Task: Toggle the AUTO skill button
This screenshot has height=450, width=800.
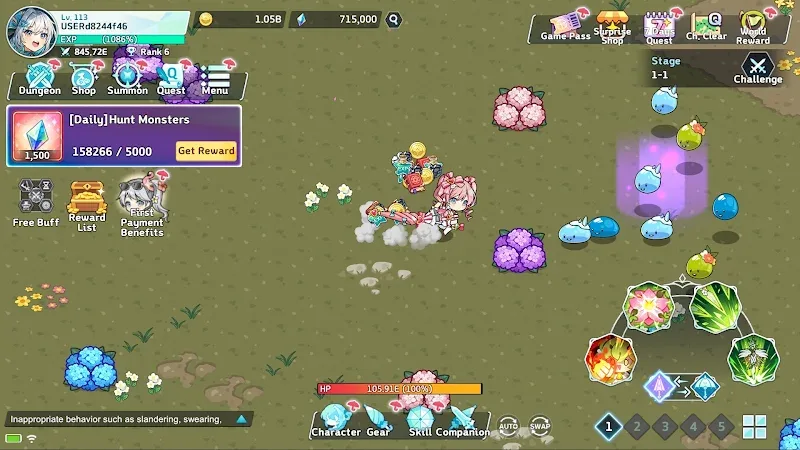Action: pos(508,426)
